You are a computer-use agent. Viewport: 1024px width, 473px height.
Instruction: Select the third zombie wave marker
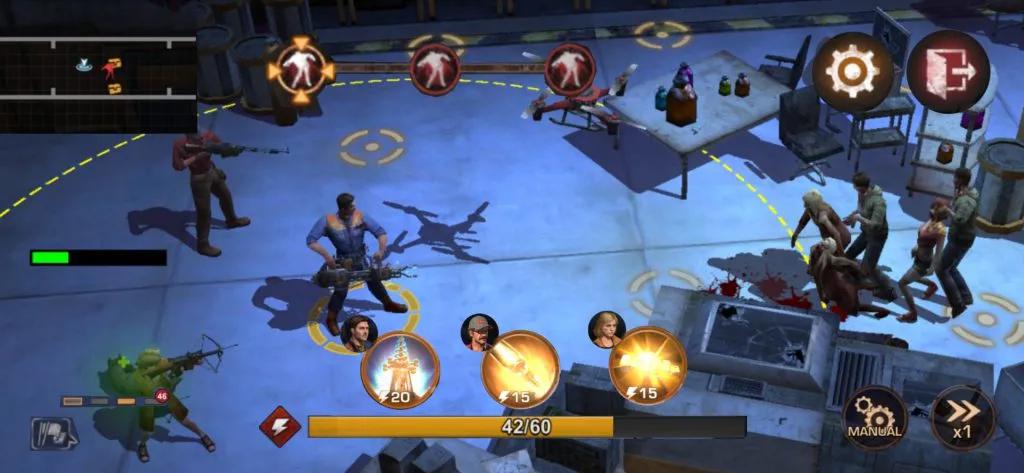click(x=570, y=69)
